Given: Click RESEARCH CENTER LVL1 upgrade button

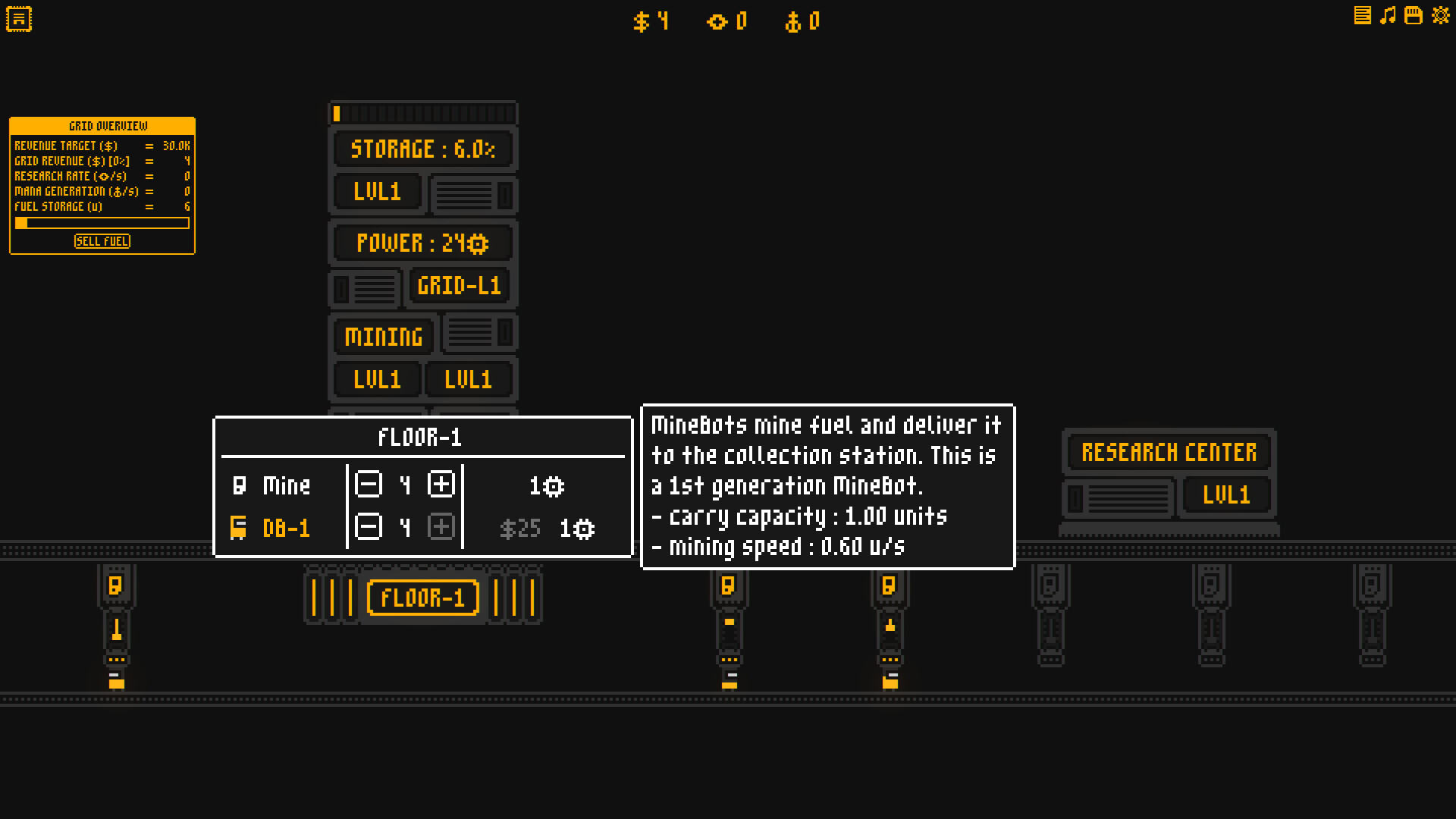Looking at the screenshot, I should 1225,494.
